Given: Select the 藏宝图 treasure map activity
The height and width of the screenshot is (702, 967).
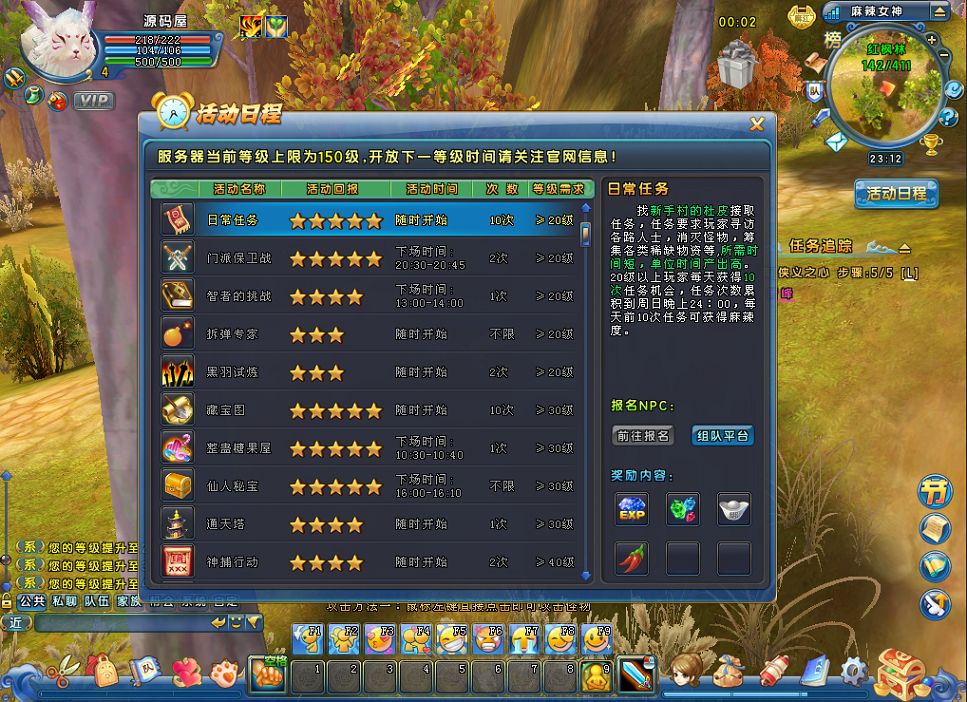Looking at the screenshot, I should click(x=368, y=410).
